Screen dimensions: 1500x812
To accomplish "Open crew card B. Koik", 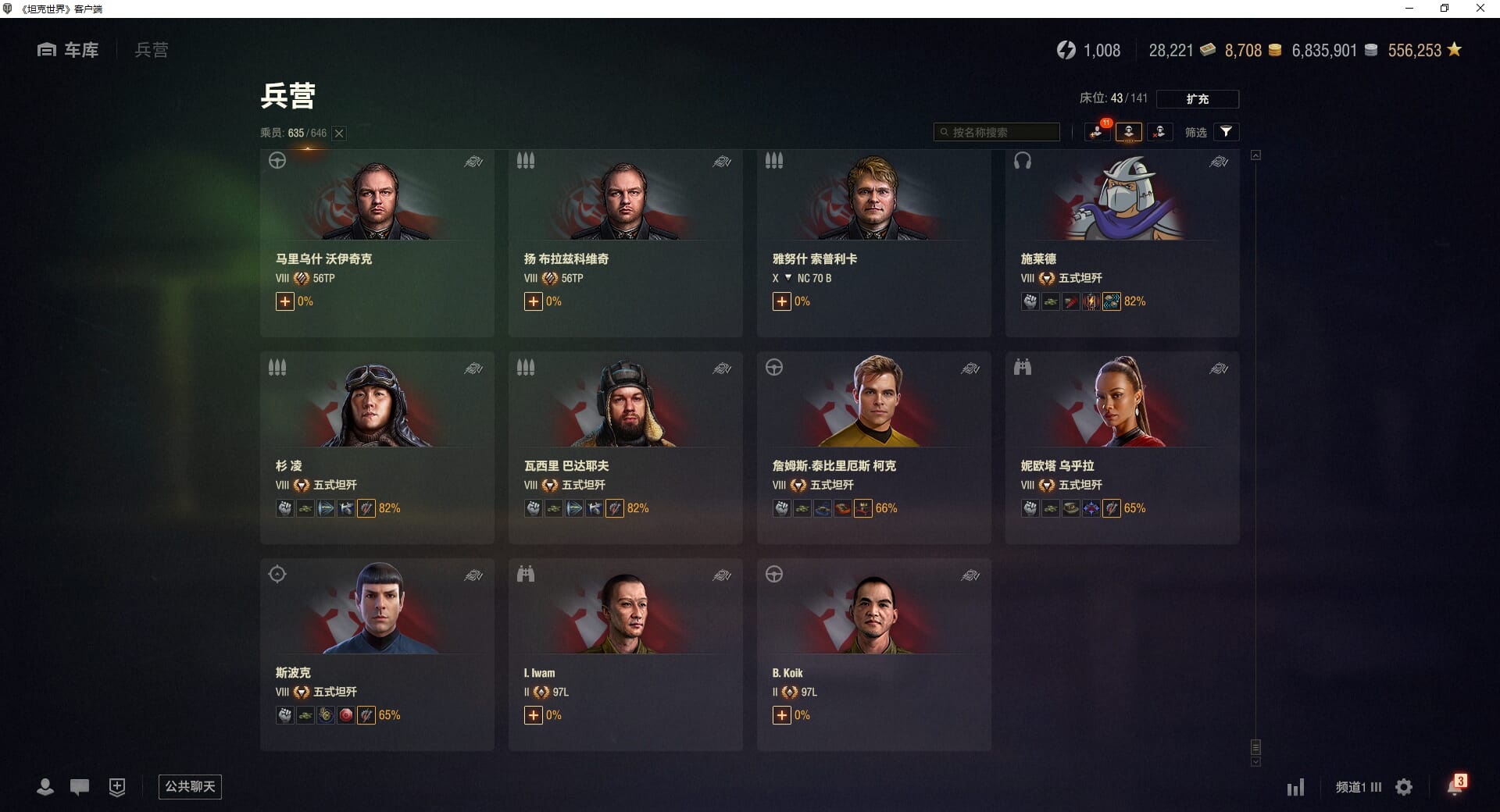I will [x=873, y=656].
